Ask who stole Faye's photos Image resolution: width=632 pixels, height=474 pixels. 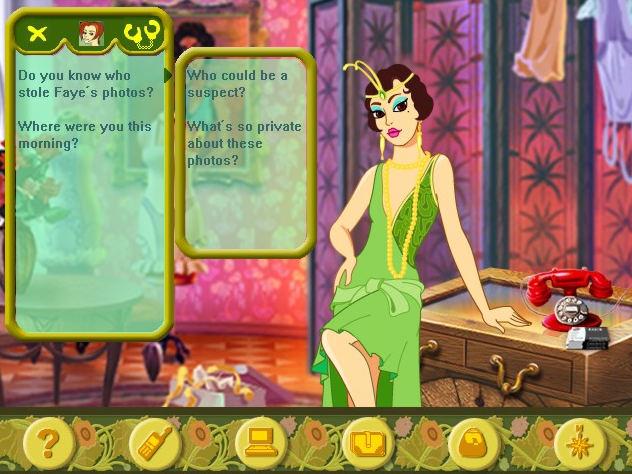(86, 84)
